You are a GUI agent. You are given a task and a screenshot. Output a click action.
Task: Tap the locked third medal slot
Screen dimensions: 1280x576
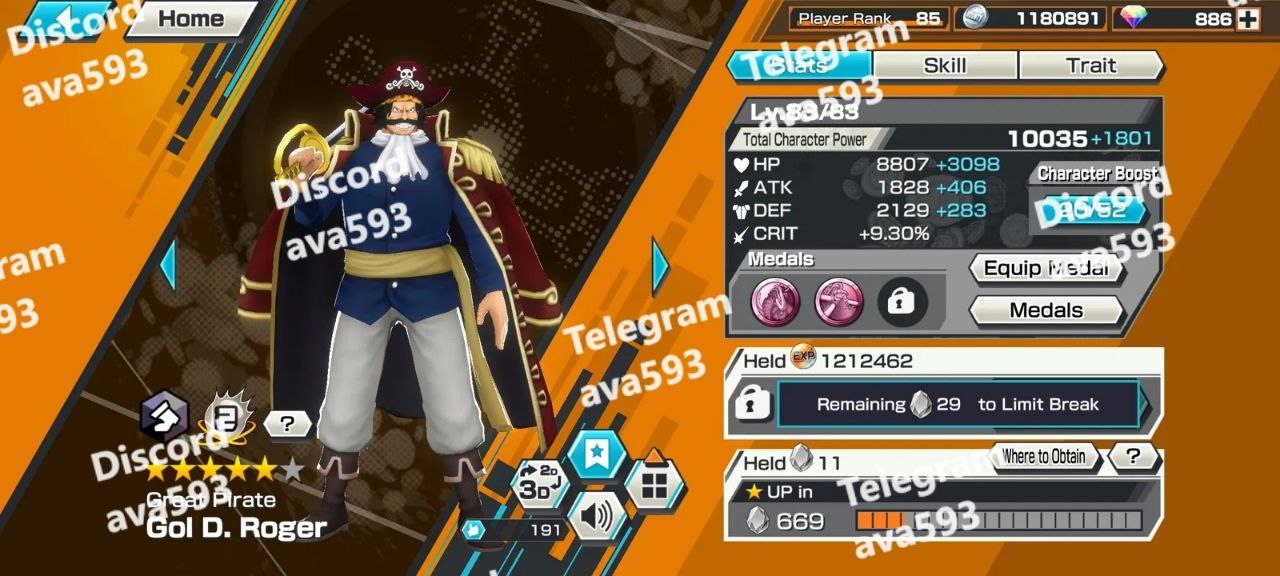902,302
